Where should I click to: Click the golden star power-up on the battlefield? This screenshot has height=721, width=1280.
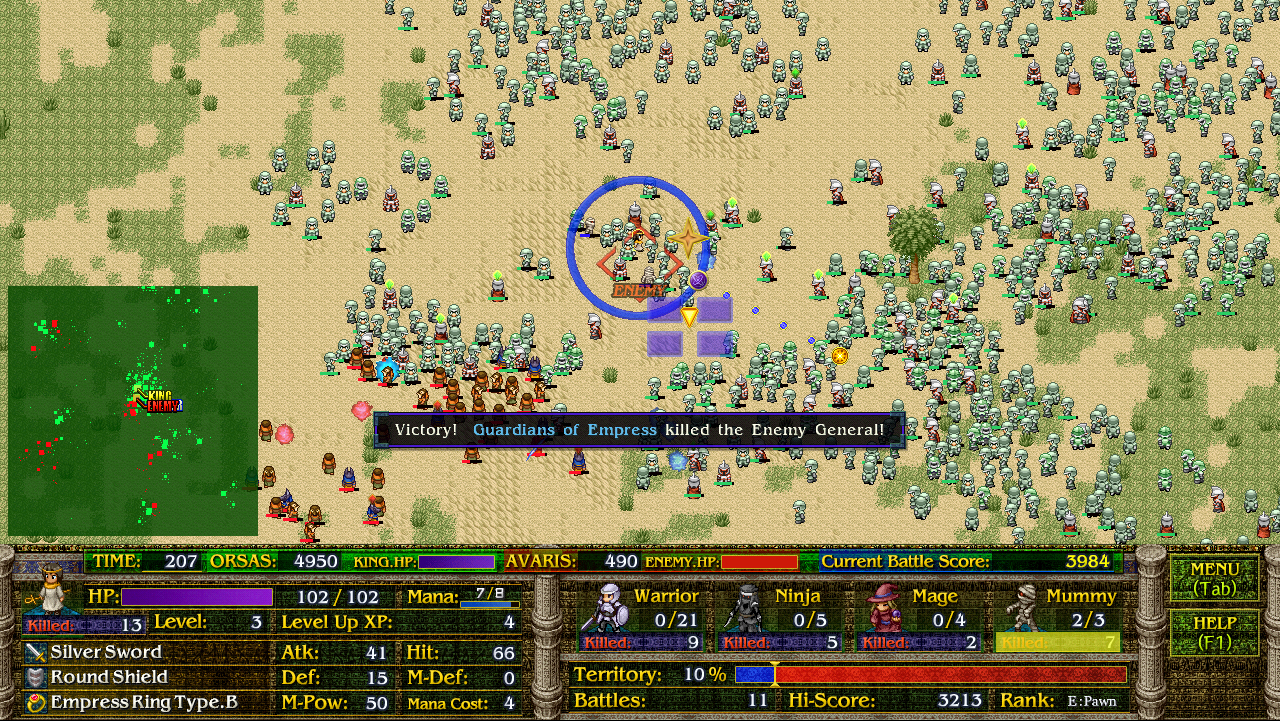click(690, 239)
